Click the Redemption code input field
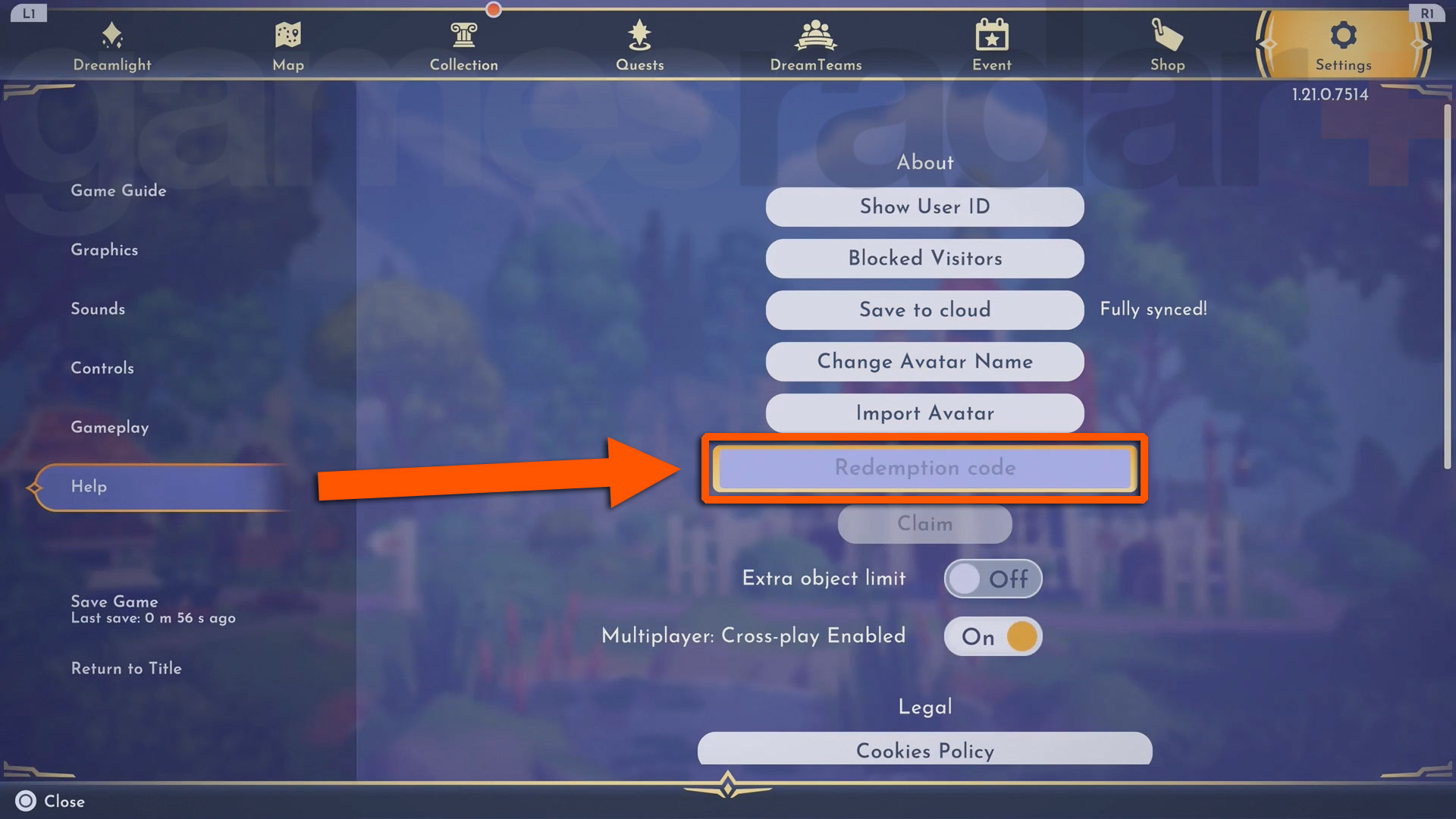The height and width of the screenshot is (819, 1456). 924,468
